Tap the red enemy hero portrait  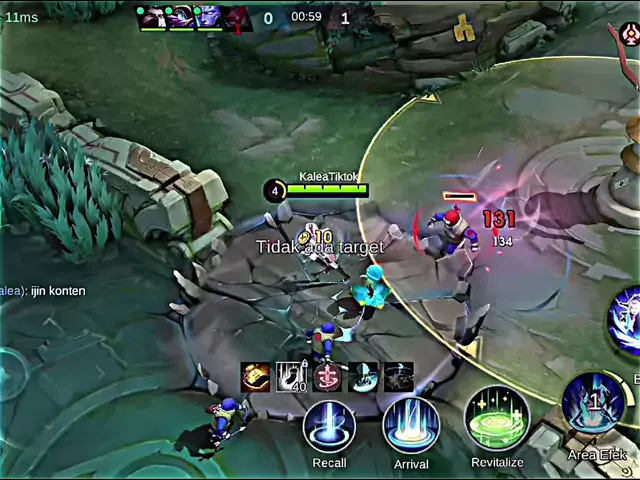(237, 17)
